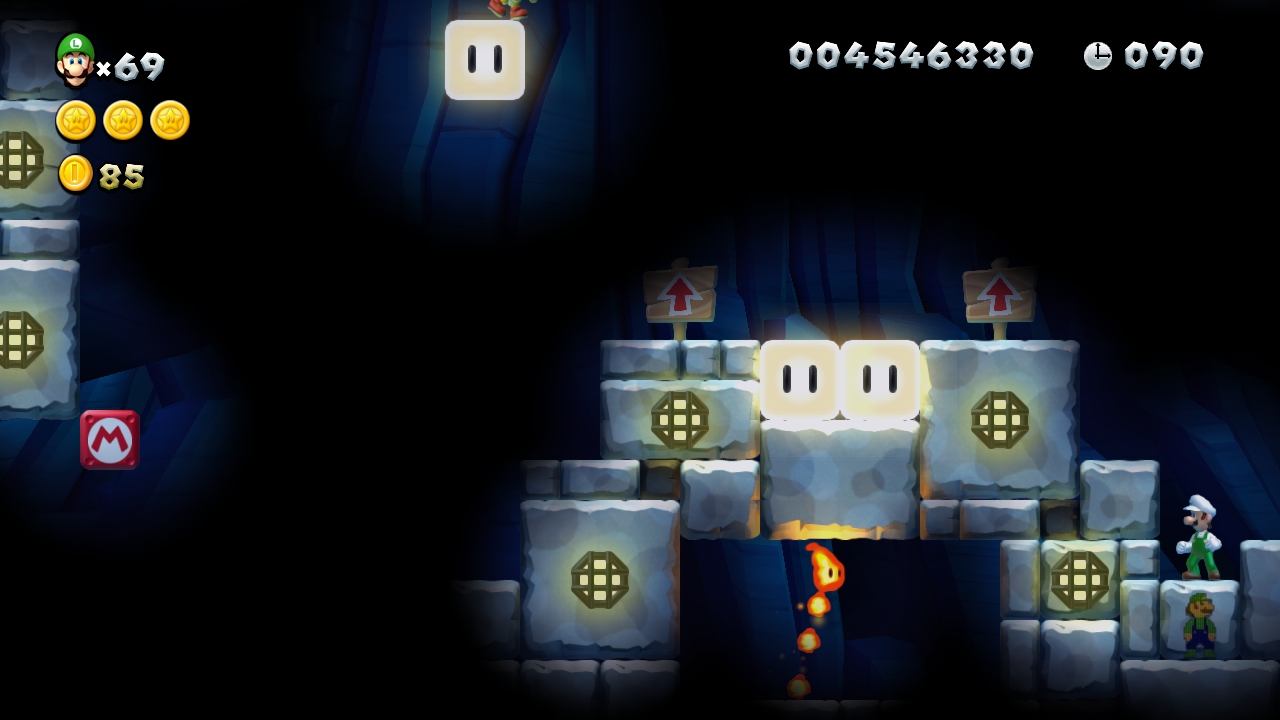Click the Luigi head life counter icon

pyautogui.click(x=75, y=62)
